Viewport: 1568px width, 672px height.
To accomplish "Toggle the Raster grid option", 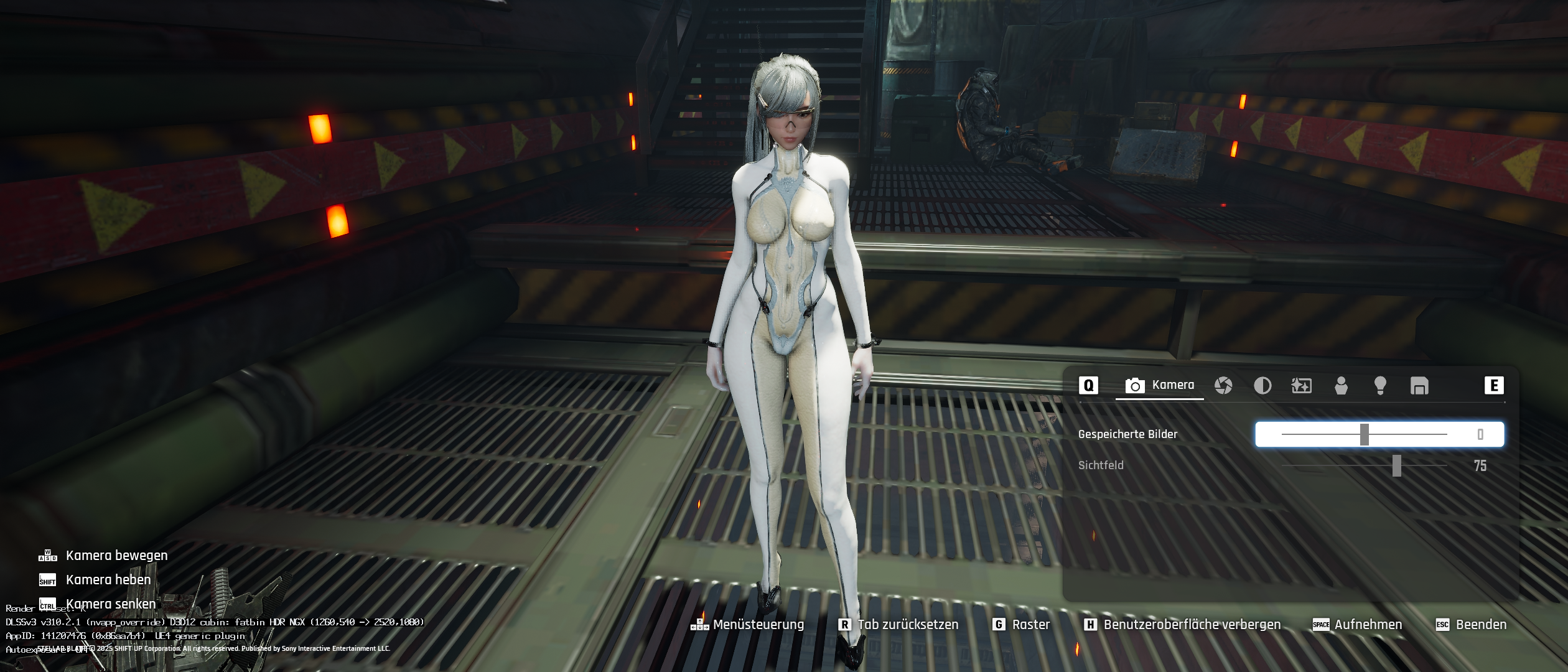I will (1021, 625).
